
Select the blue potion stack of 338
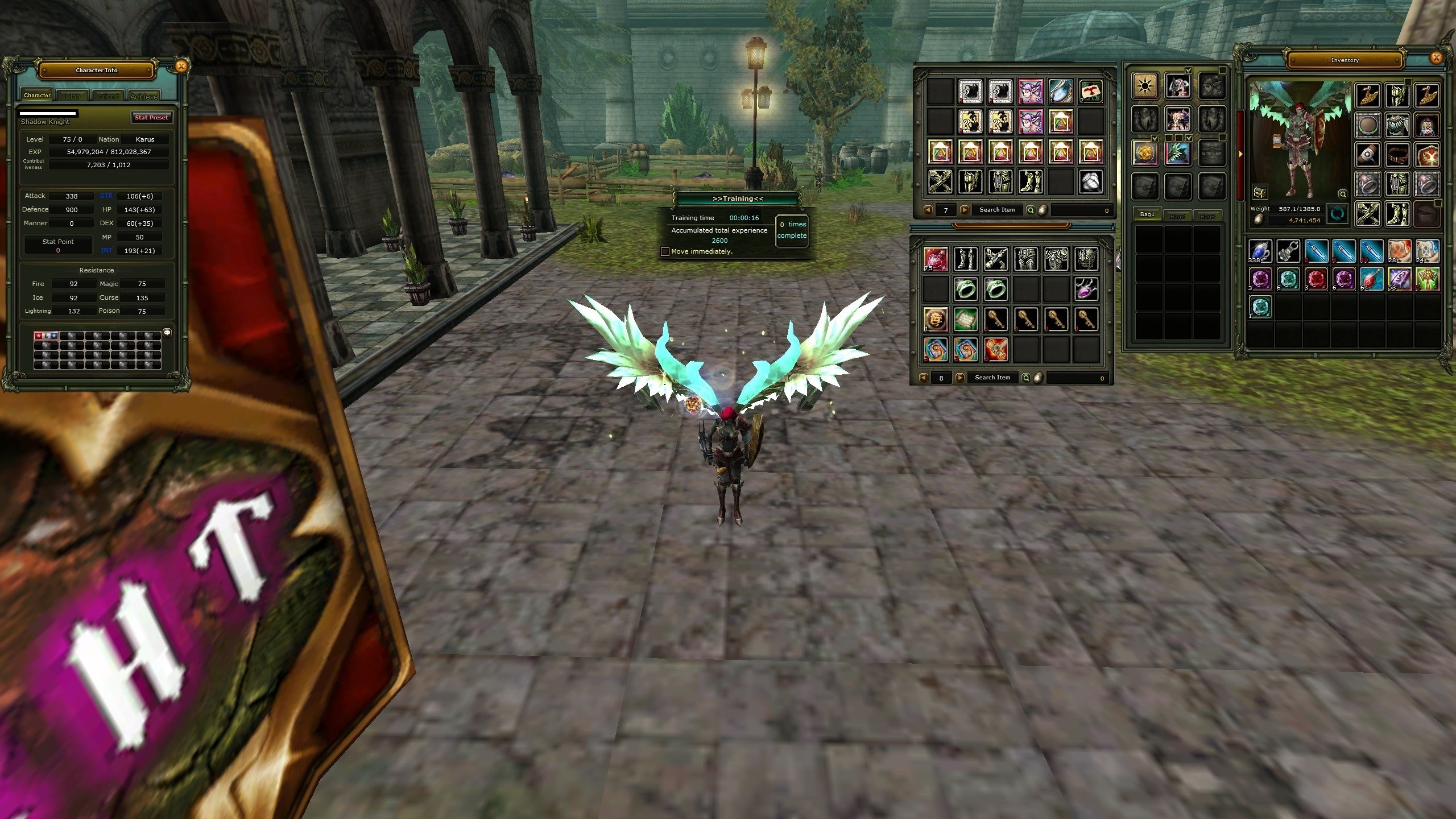point(1260,251)
